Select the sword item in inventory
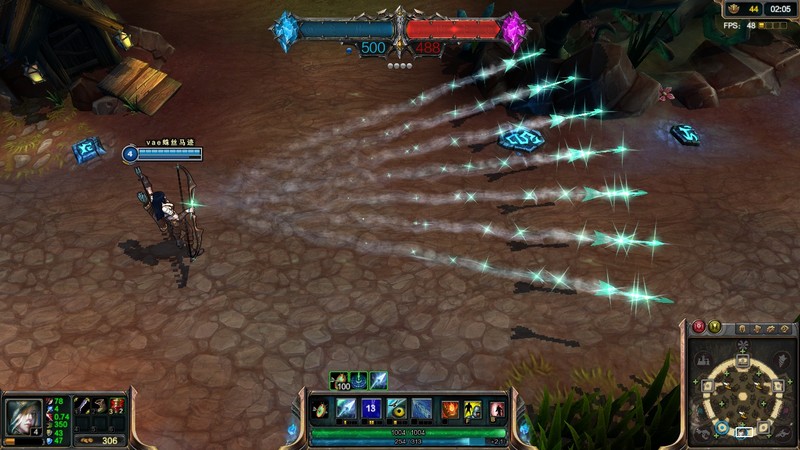 click(x=85, y=405)
